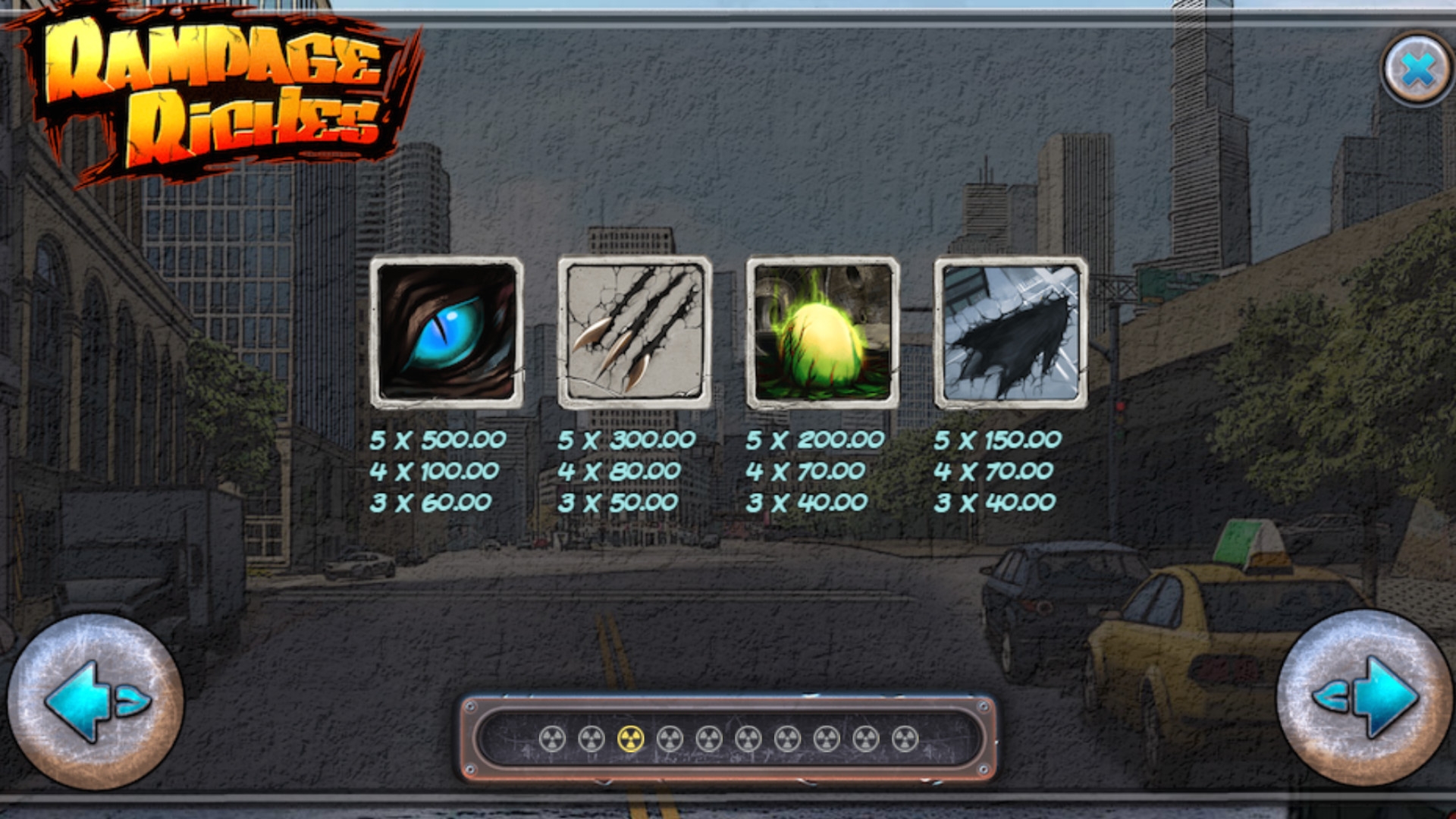Screen dimensions: 1456x819
Task: Close the paytable screen
Action: click(x=1416, y=69)
